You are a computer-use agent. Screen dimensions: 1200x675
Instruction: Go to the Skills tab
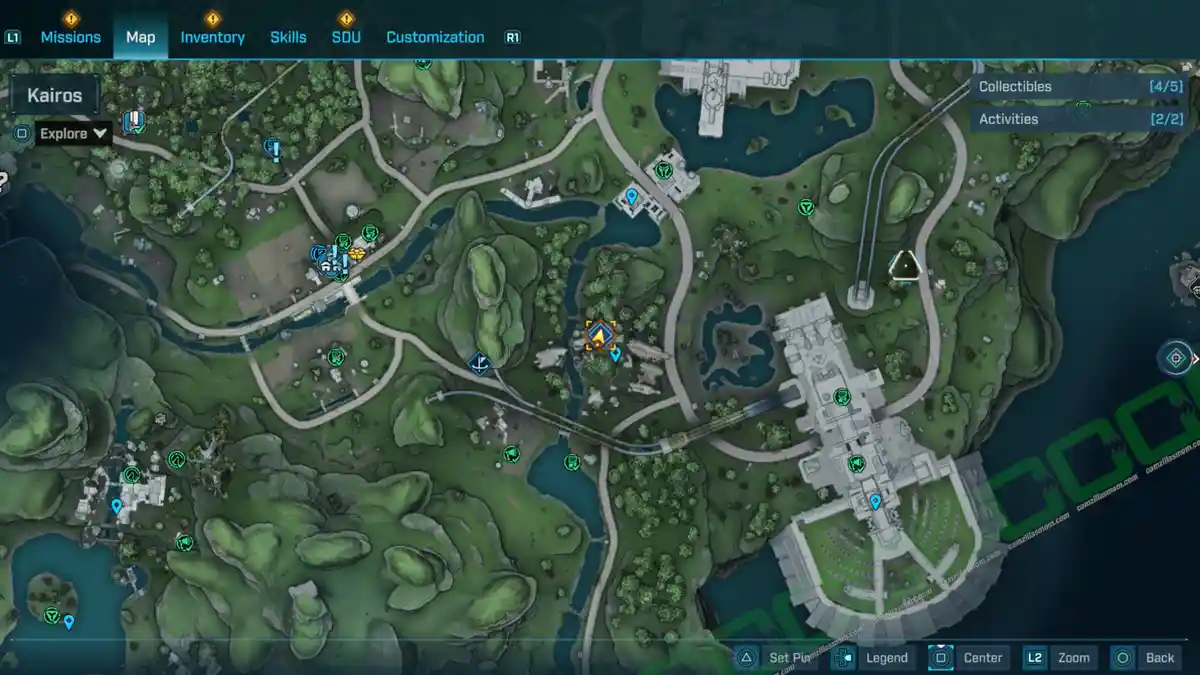288,37
